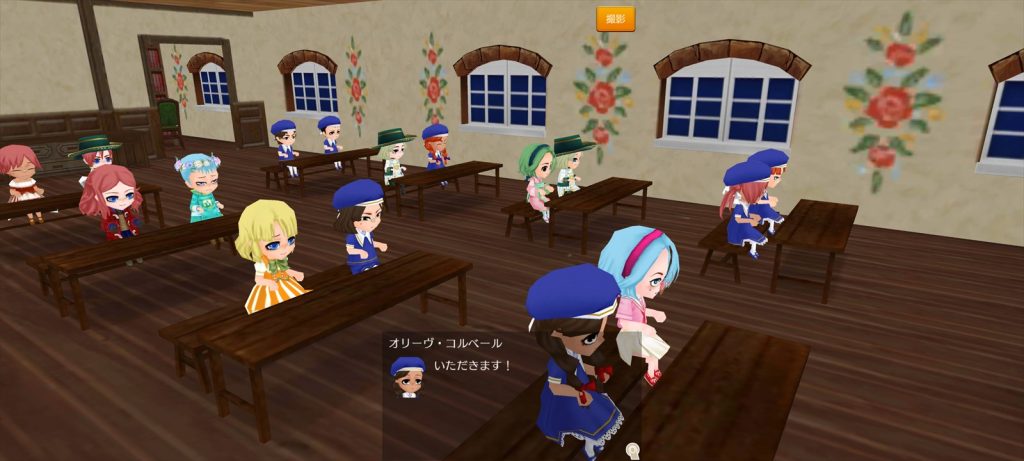Click the orange 撮影 screenshot button

[615, 19]
